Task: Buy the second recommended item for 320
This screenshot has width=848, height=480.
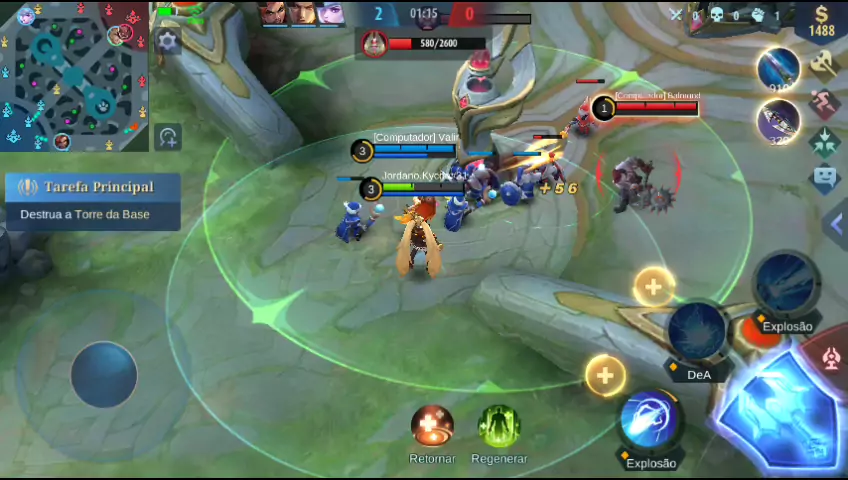Action: point(778,121)
